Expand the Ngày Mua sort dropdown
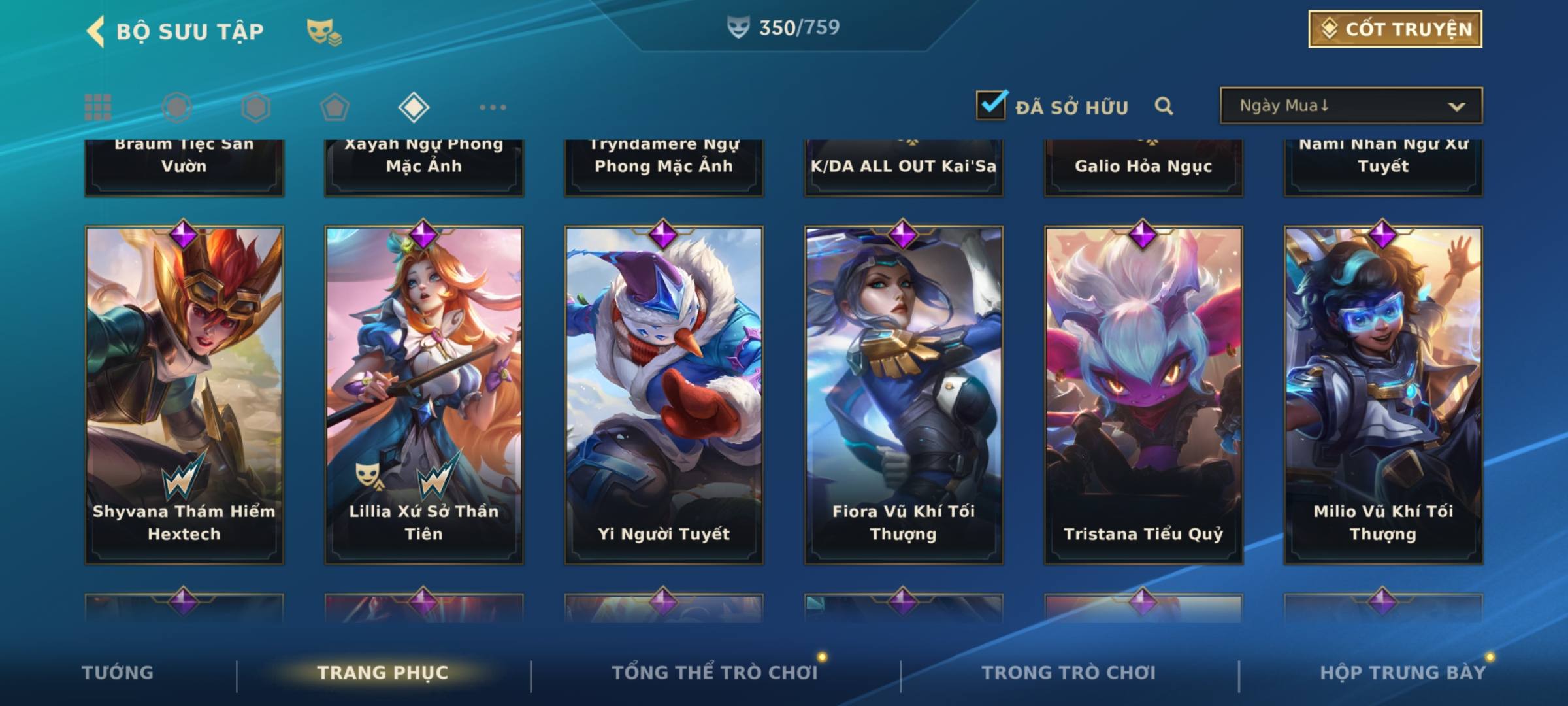The height and width of the screenshot is (706, 1568). 1351,106
